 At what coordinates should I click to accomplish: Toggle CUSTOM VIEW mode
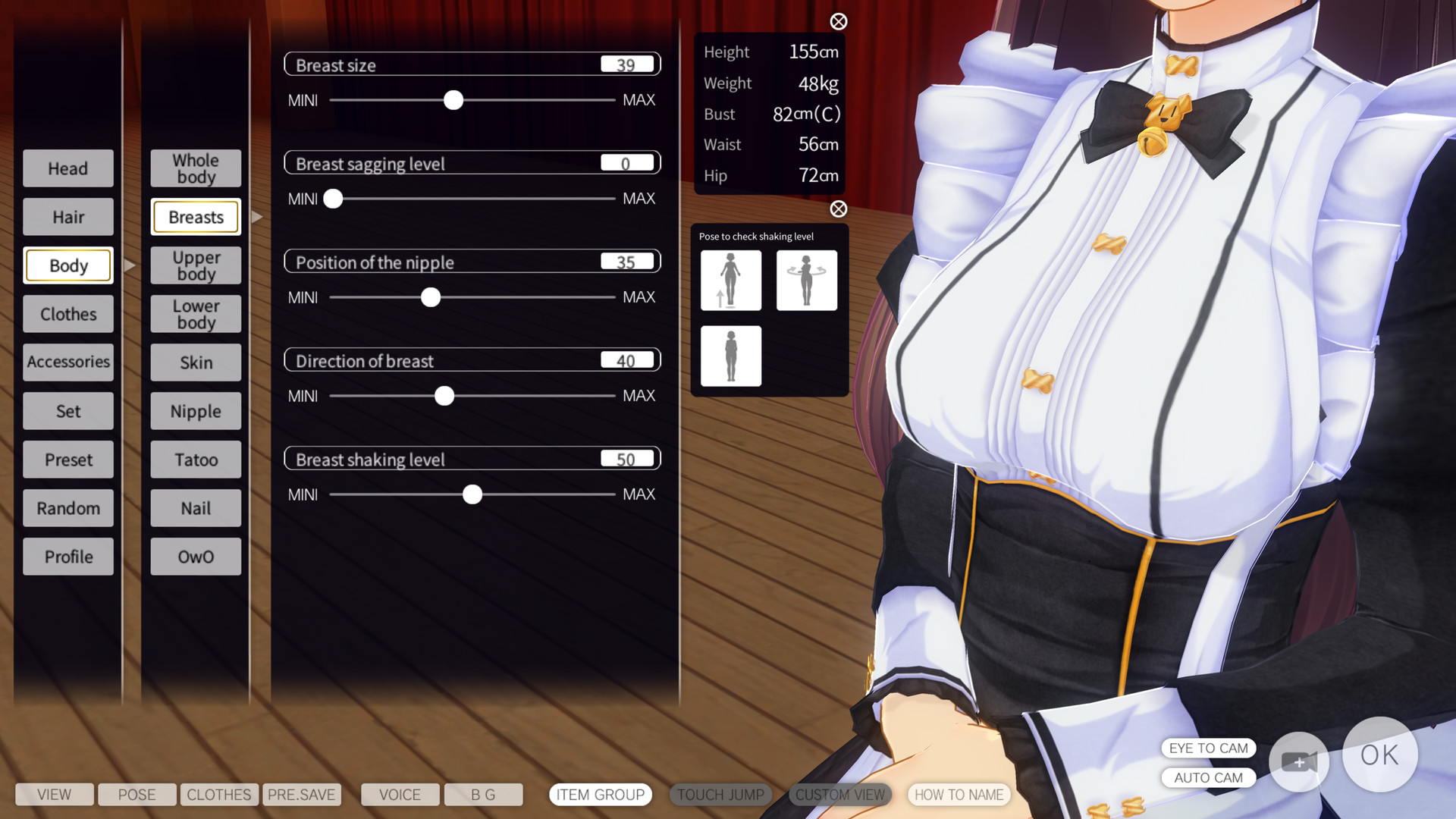840,795
